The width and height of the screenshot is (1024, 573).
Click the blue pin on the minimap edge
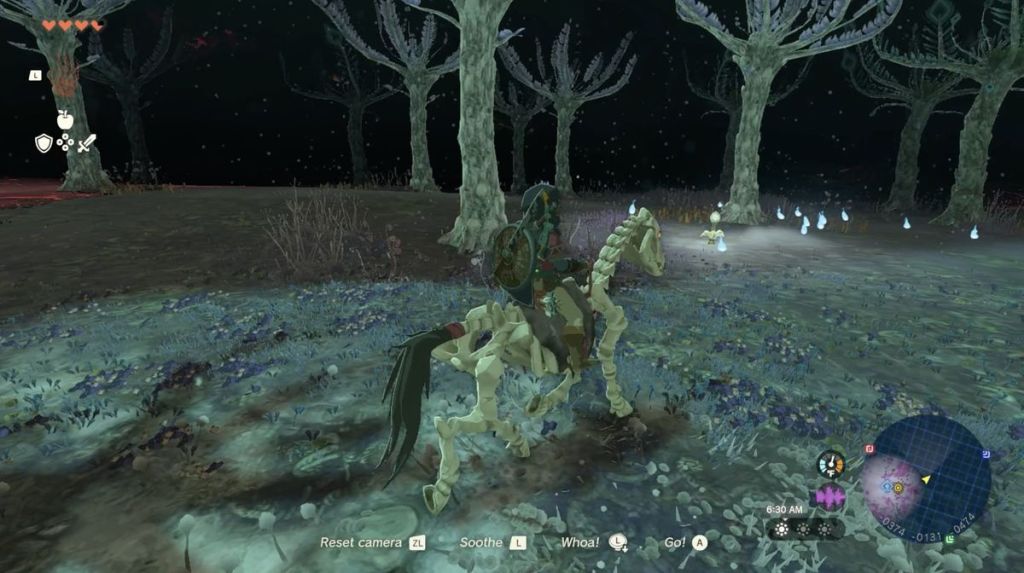[x=986, y=454]
